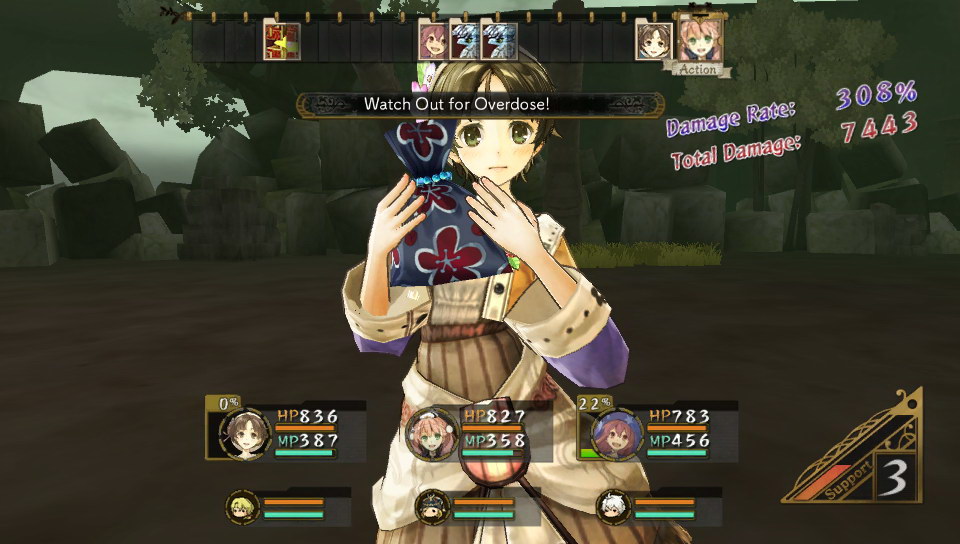Choose the blue-hat party member with HP 783

(x=615, y=433)
